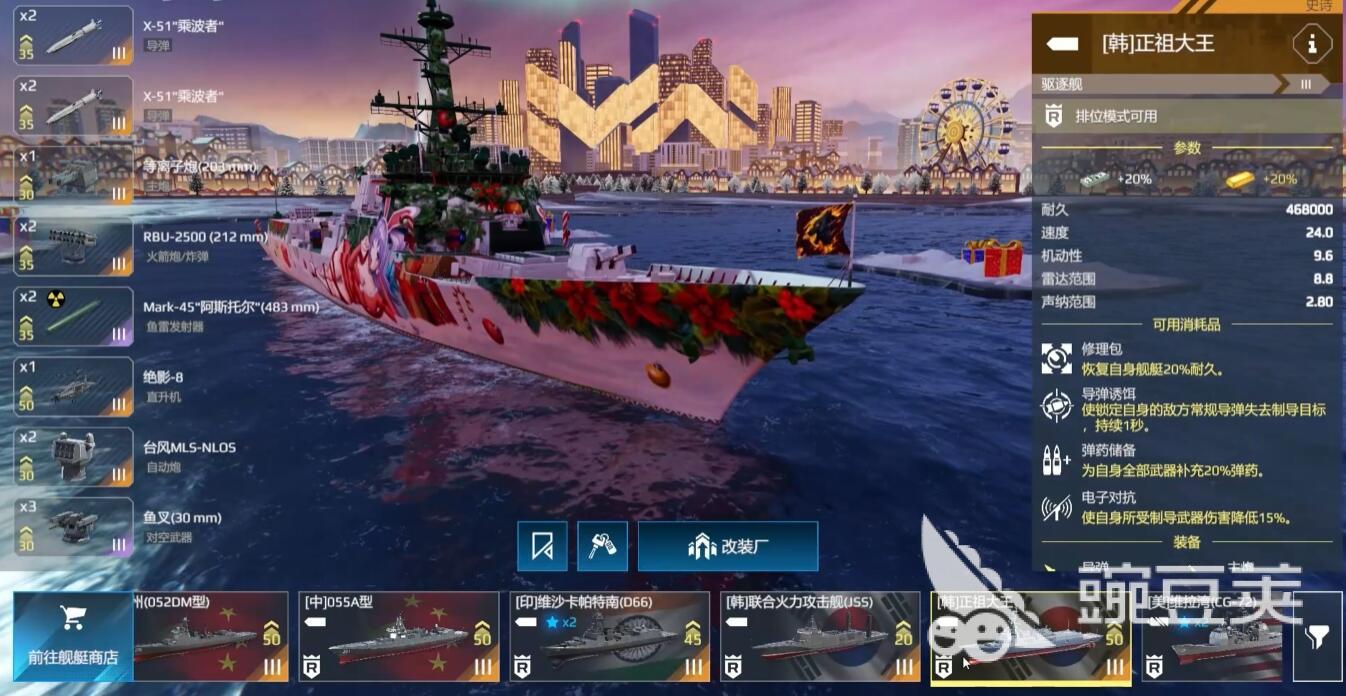Select the 等离子炮 203mm main gun slot
The width and height of the screenshot is (1346, 696).
73,176
